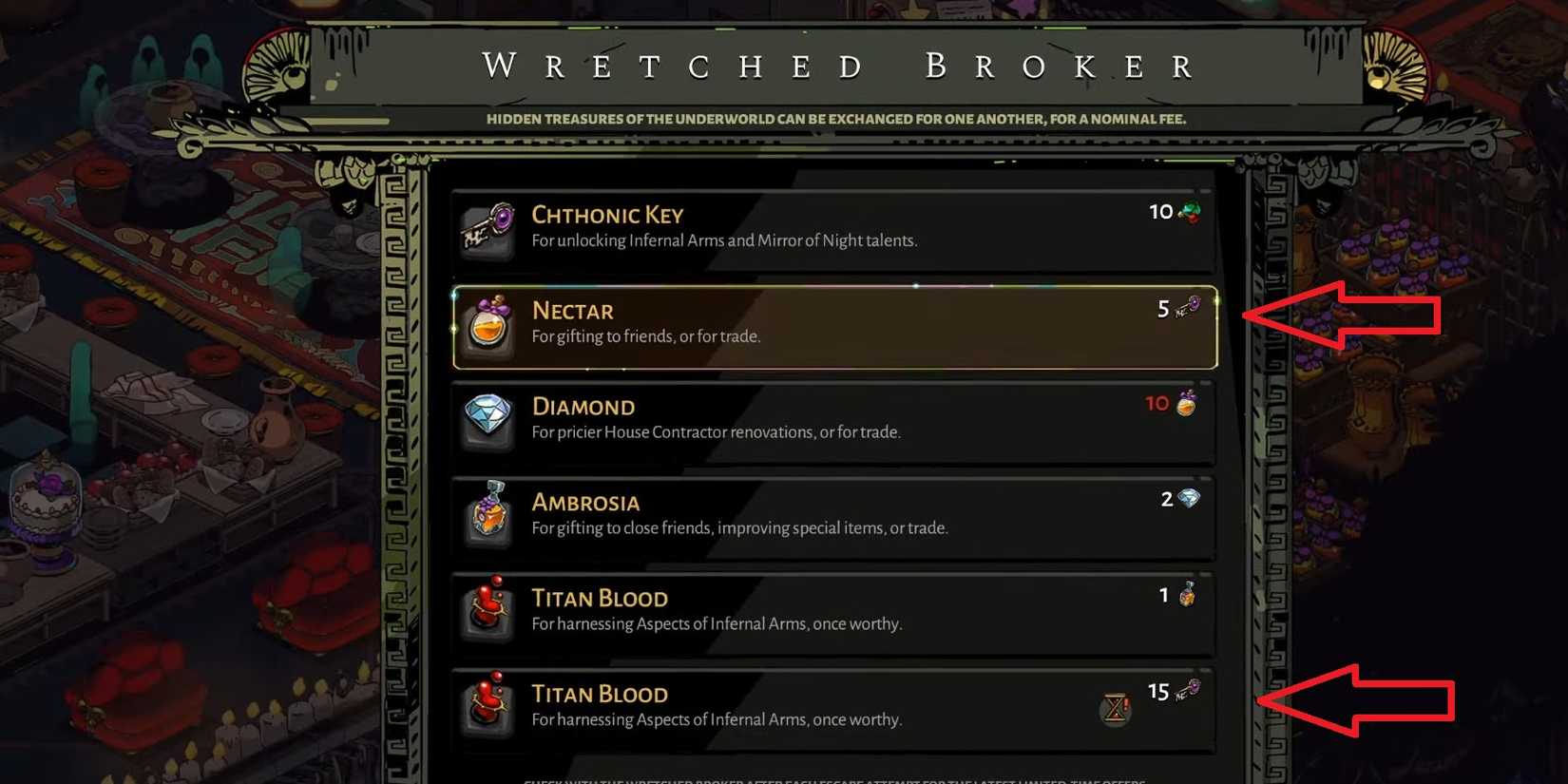Click the Ambrosia flask icon
Viewport: 1568px width, 784px height.
coord(487,516)
